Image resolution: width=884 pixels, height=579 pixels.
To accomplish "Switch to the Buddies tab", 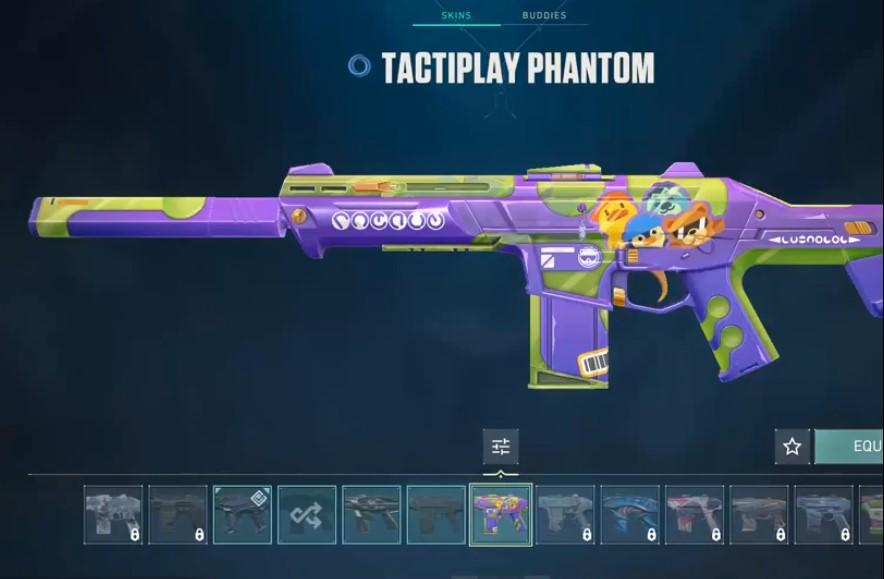I will click(544, 16).
